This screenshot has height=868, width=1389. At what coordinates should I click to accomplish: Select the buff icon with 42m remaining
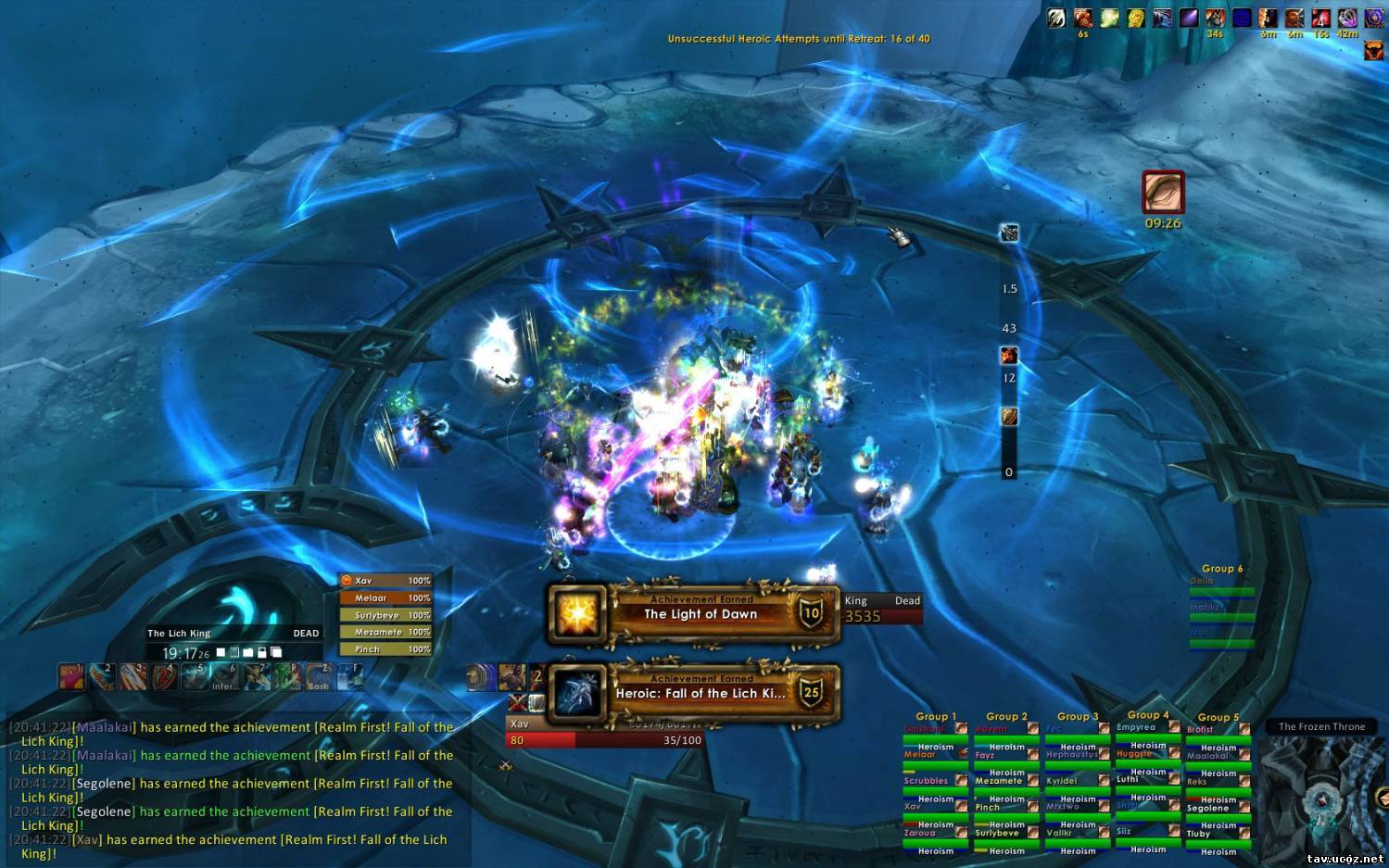1347,19
